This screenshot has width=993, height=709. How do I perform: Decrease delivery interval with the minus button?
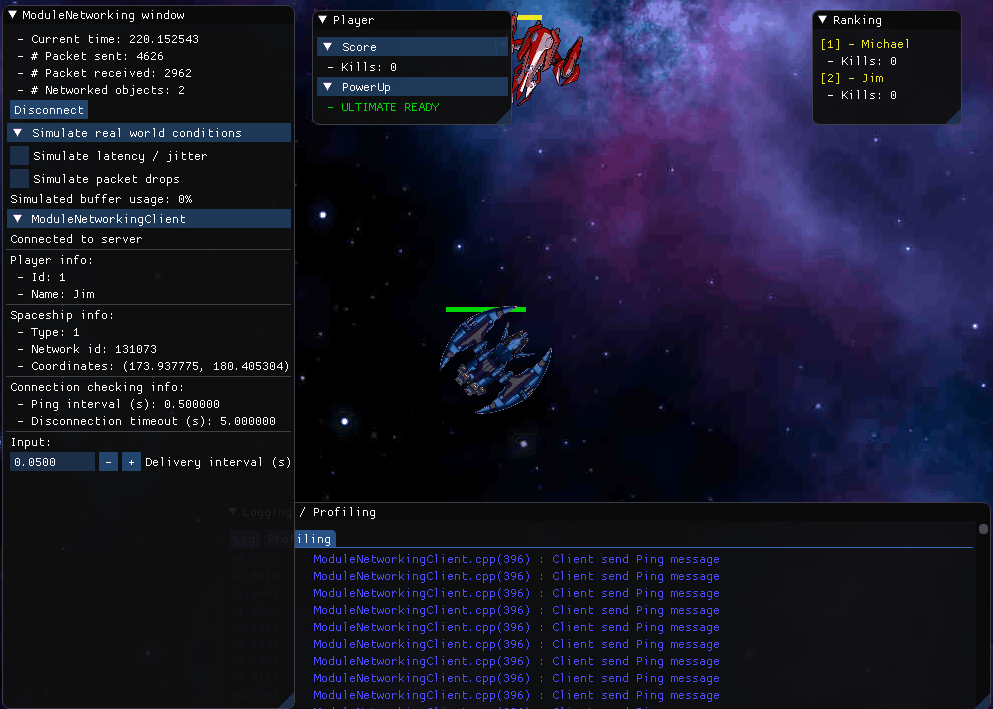[x=109, y=462]
